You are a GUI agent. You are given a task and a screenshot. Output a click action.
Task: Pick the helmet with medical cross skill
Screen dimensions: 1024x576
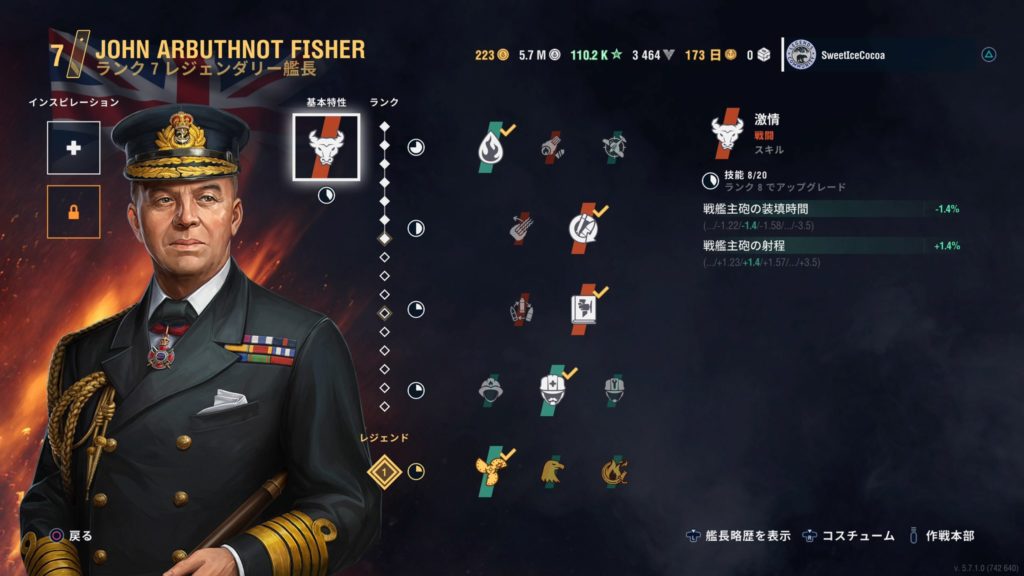click(x=553, y=389)
